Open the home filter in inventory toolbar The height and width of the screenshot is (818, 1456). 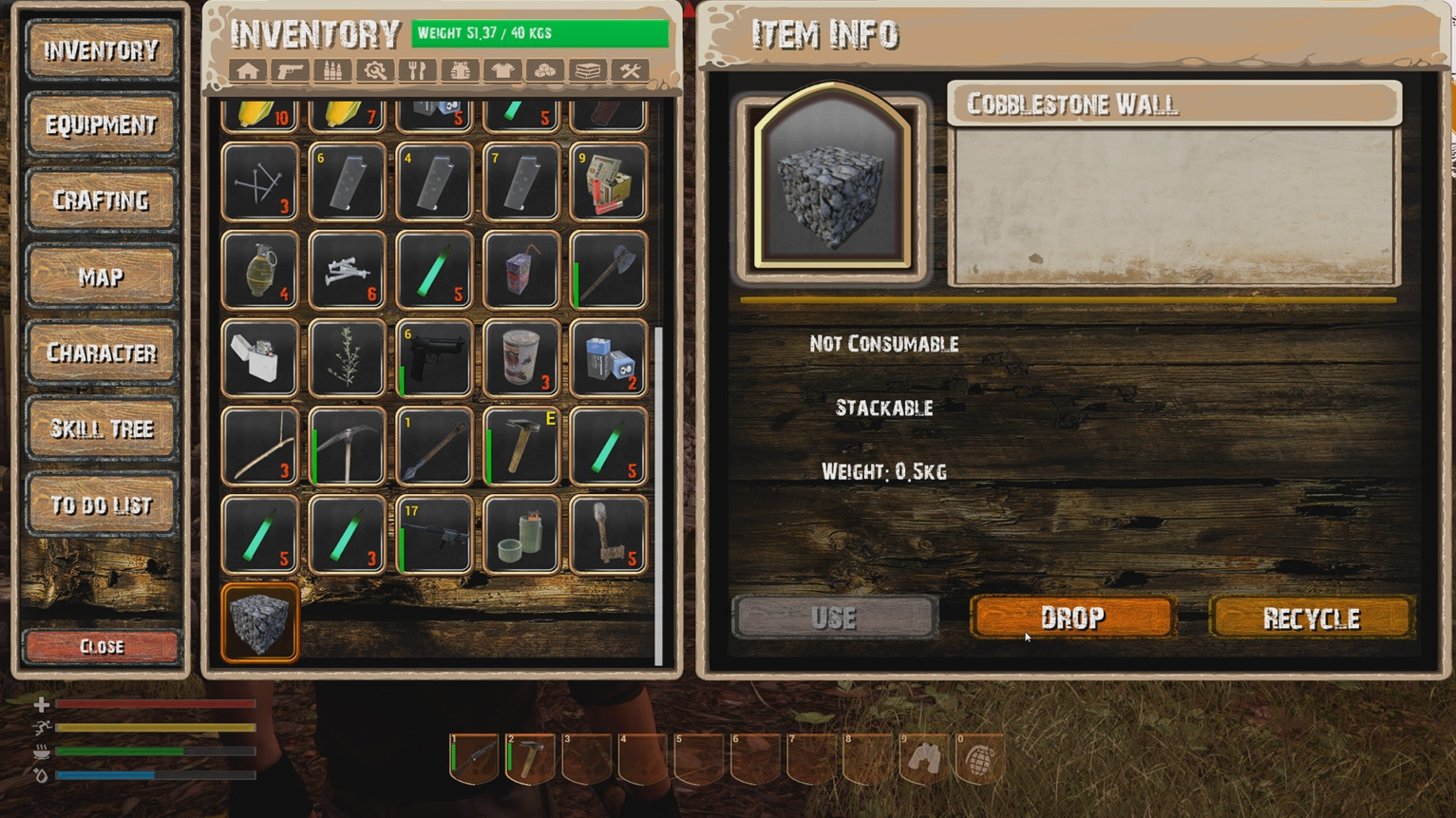[247, 70]
